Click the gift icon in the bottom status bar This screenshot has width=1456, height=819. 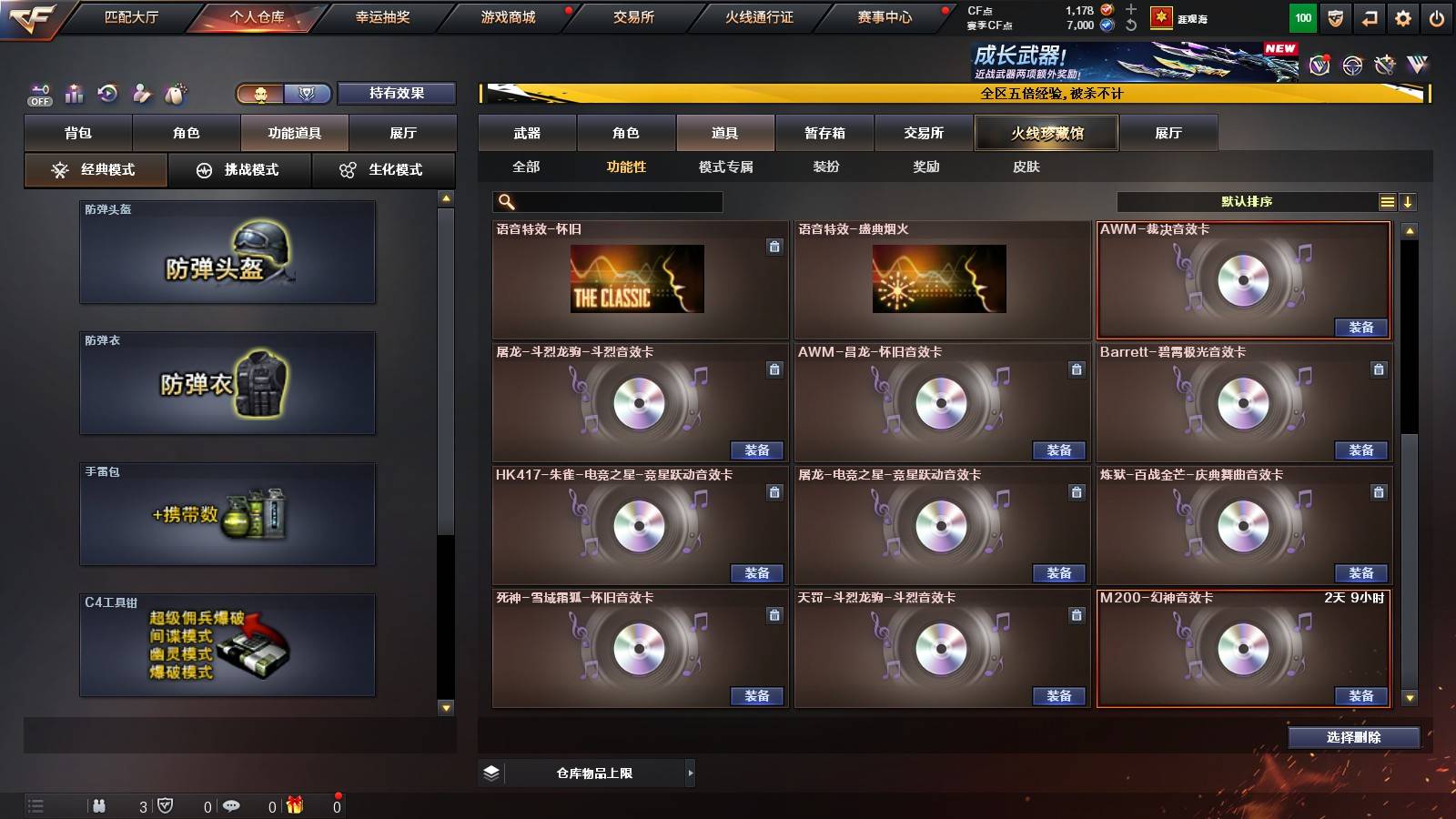click(294, 804)
